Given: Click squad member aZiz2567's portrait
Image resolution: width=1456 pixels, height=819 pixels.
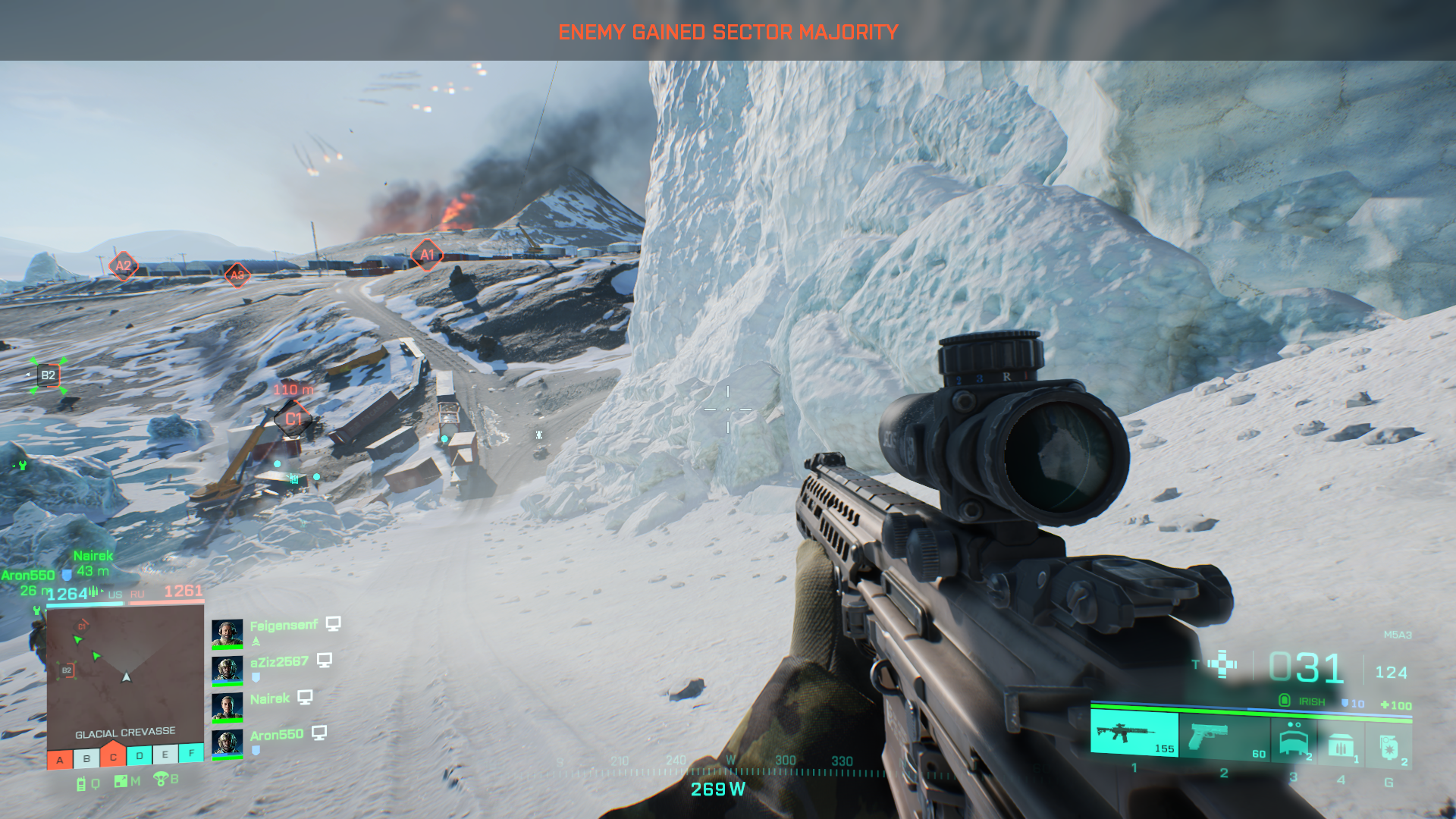Looking at the screenshot, I should 227,670.
